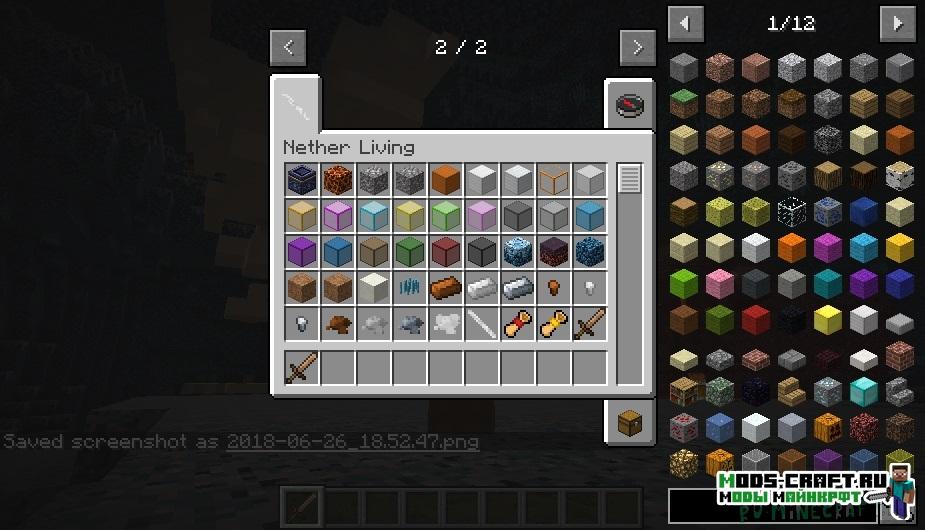This screenshot has width=925, height=530.
Task: Select the yellow wool block in the list
Action: coord(900,247)
